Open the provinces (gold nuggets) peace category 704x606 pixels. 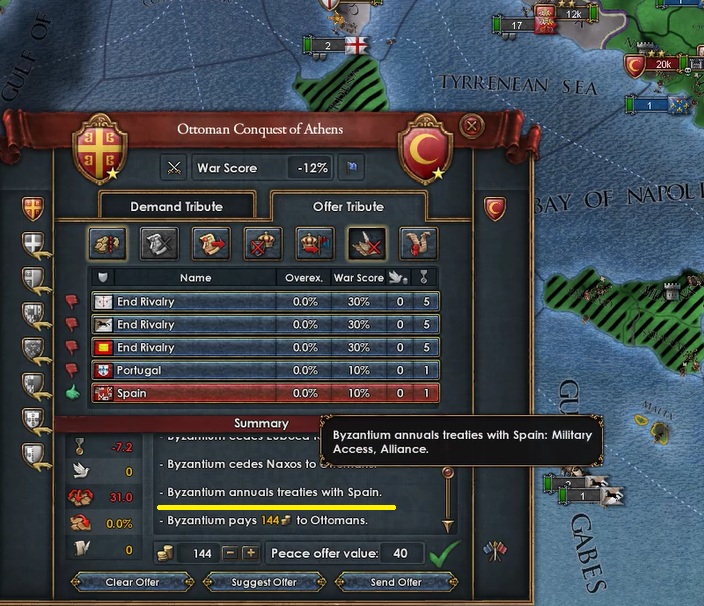coord(107,243)
